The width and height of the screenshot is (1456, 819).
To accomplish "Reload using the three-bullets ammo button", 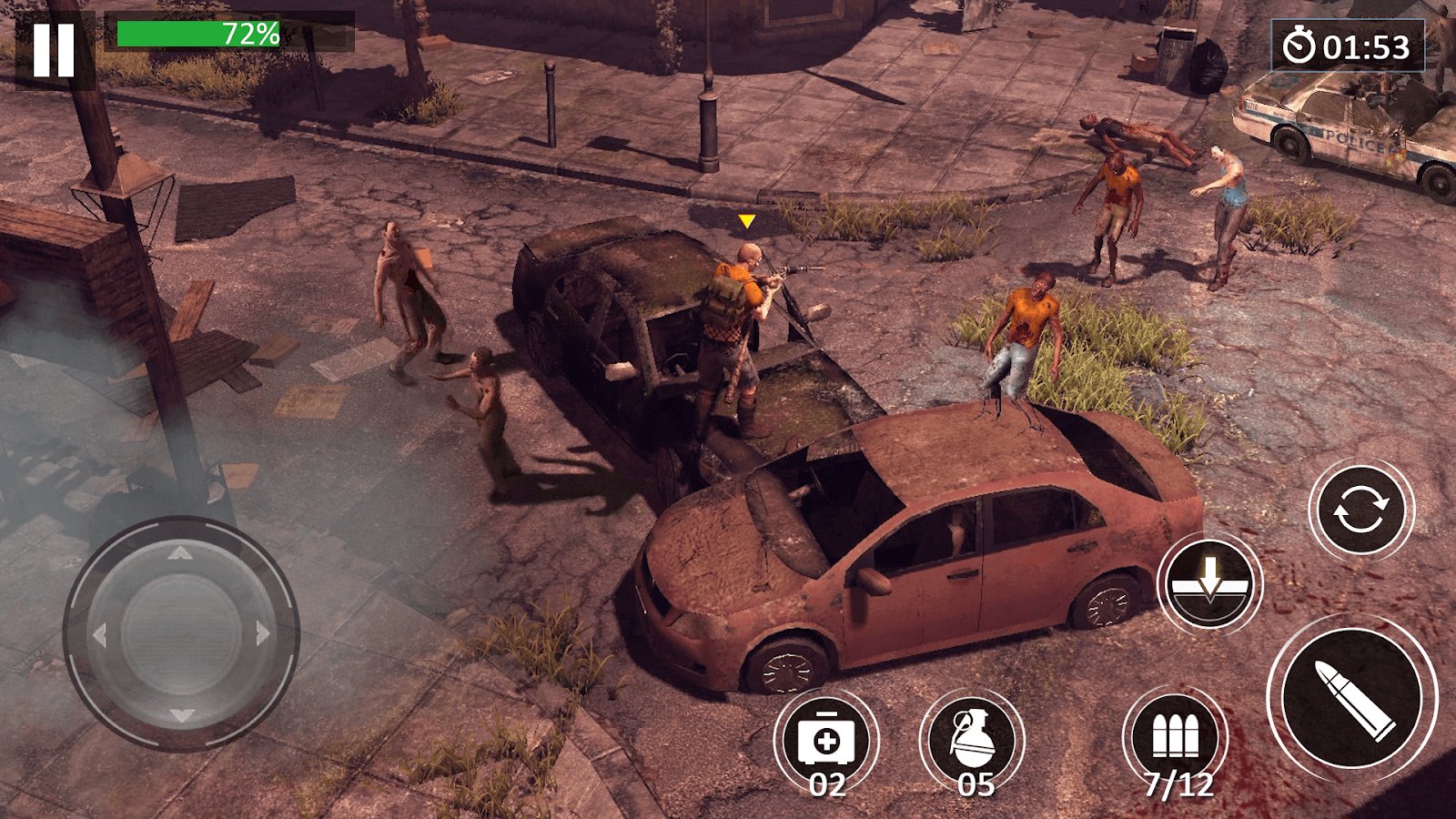I will (x=1175, y=737).
